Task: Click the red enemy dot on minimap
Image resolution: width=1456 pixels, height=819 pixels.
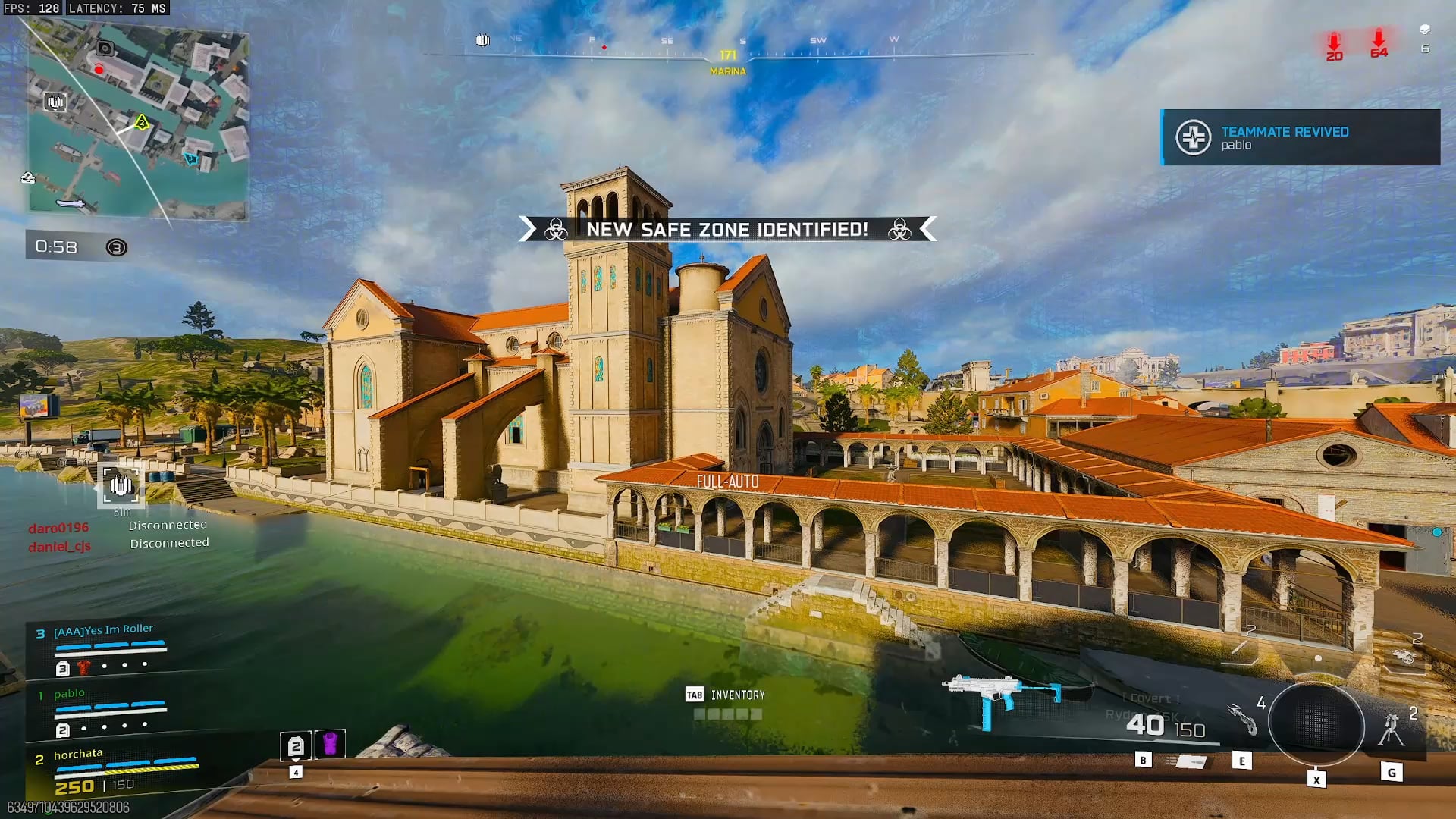Action: [99, 70]
